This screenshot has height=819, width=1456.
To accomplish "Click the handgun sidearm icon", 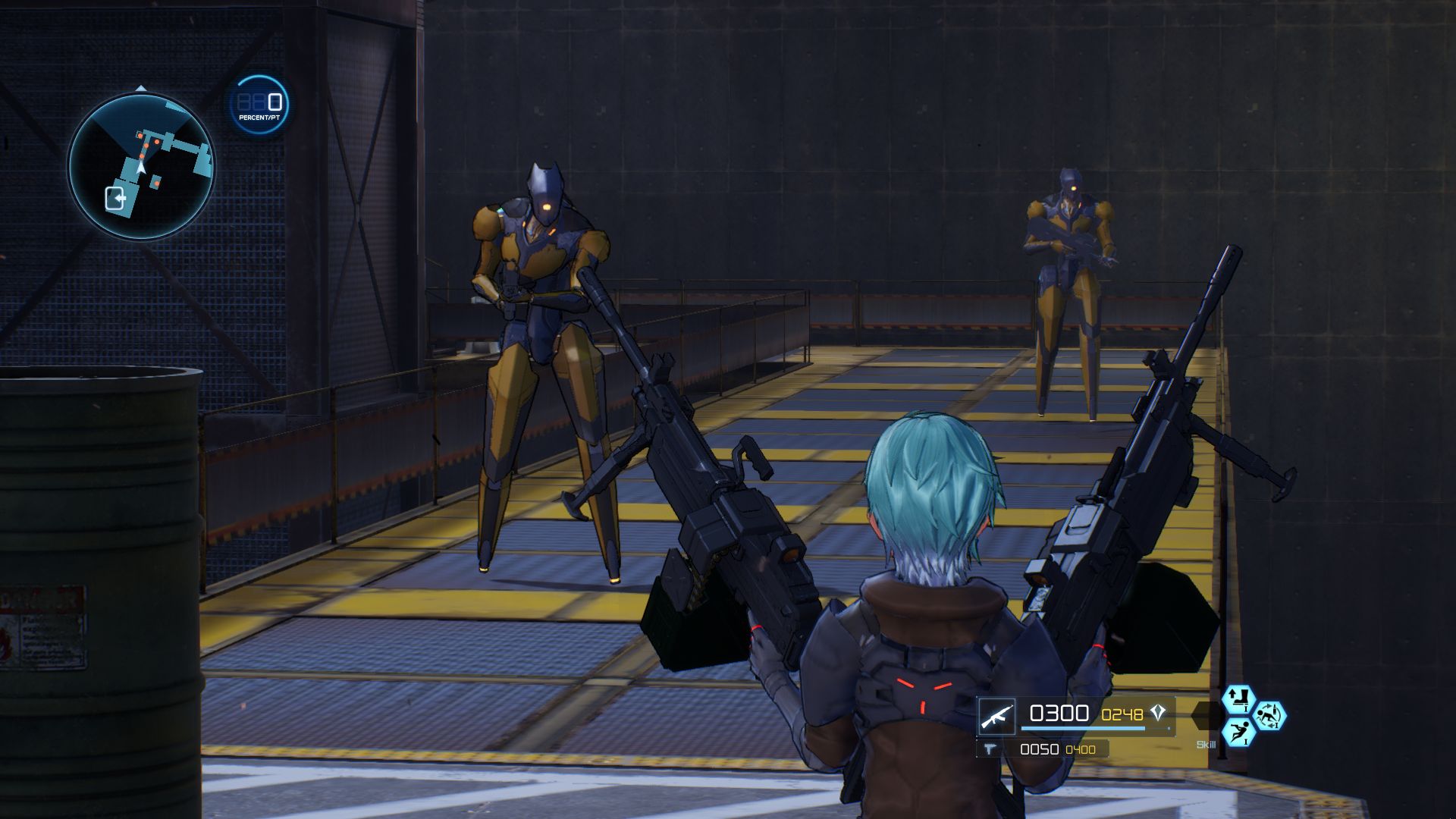I will tap(990, 749).
